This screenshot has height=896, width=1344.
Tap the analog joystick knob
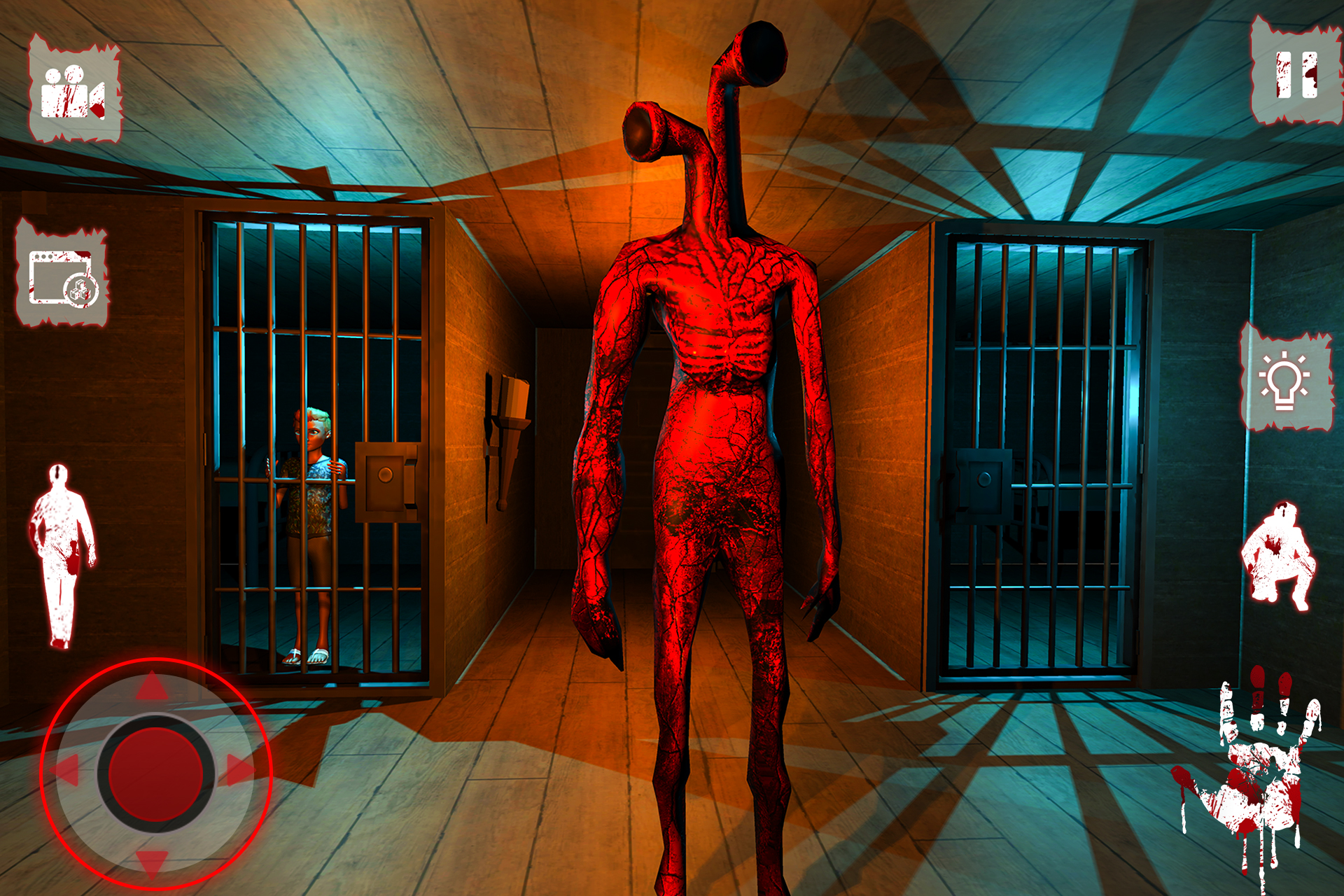157,773
